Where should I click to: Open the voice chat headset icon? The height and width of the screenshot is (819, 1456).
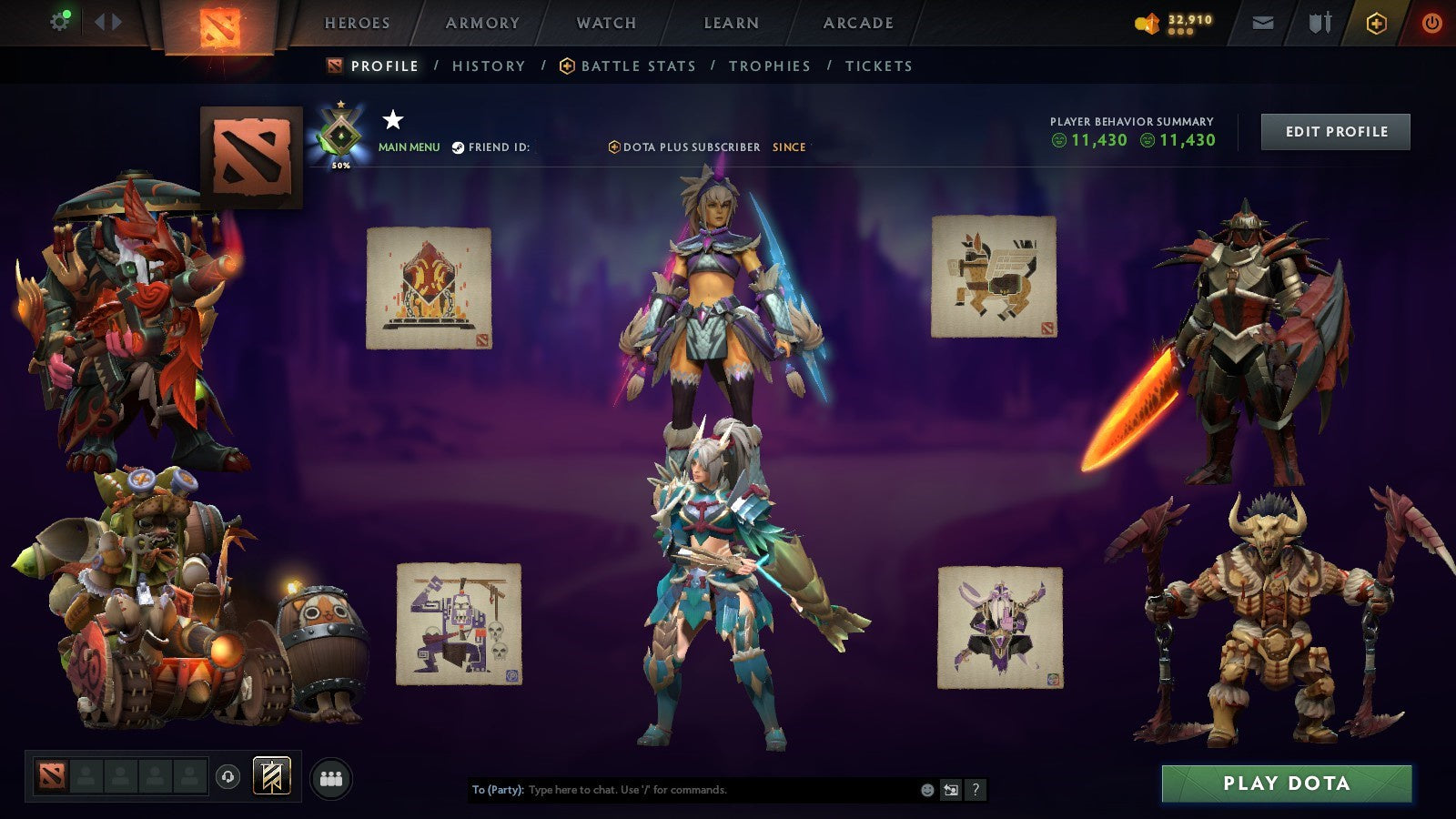[227, 777]
